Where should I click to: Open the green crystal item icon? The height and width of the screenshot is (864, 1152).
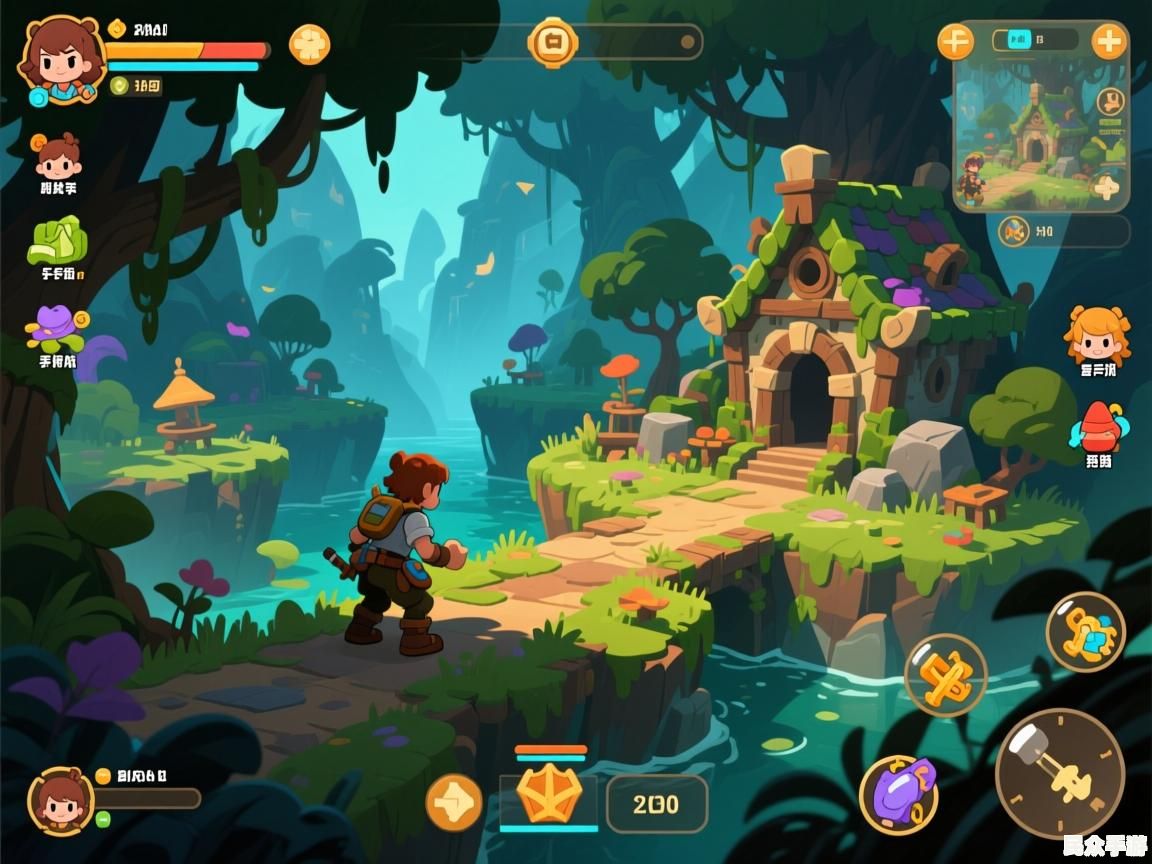(58, 241)
